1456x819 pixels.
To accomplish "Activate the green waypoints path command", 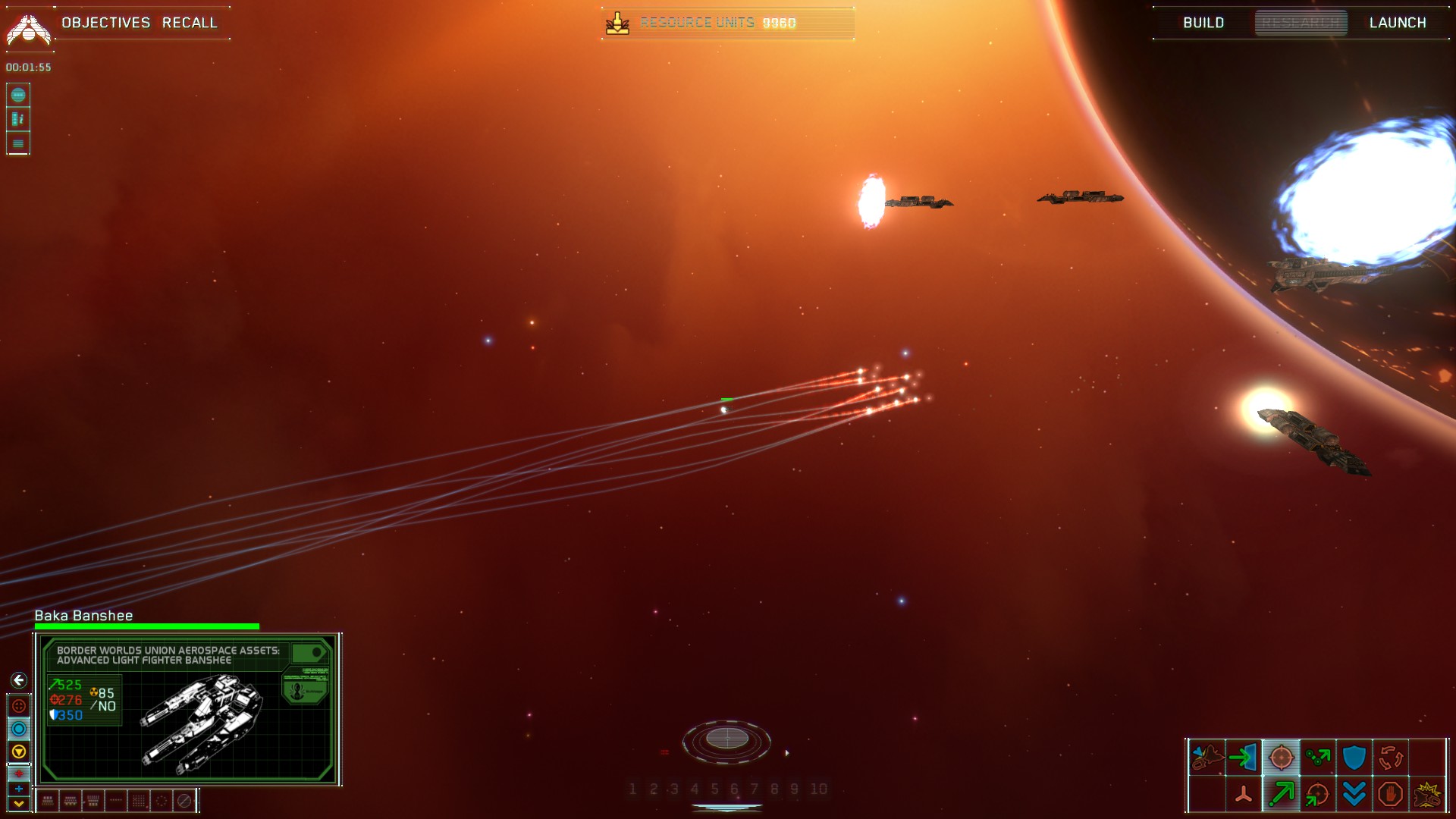I will click(x=1317, y=757).
